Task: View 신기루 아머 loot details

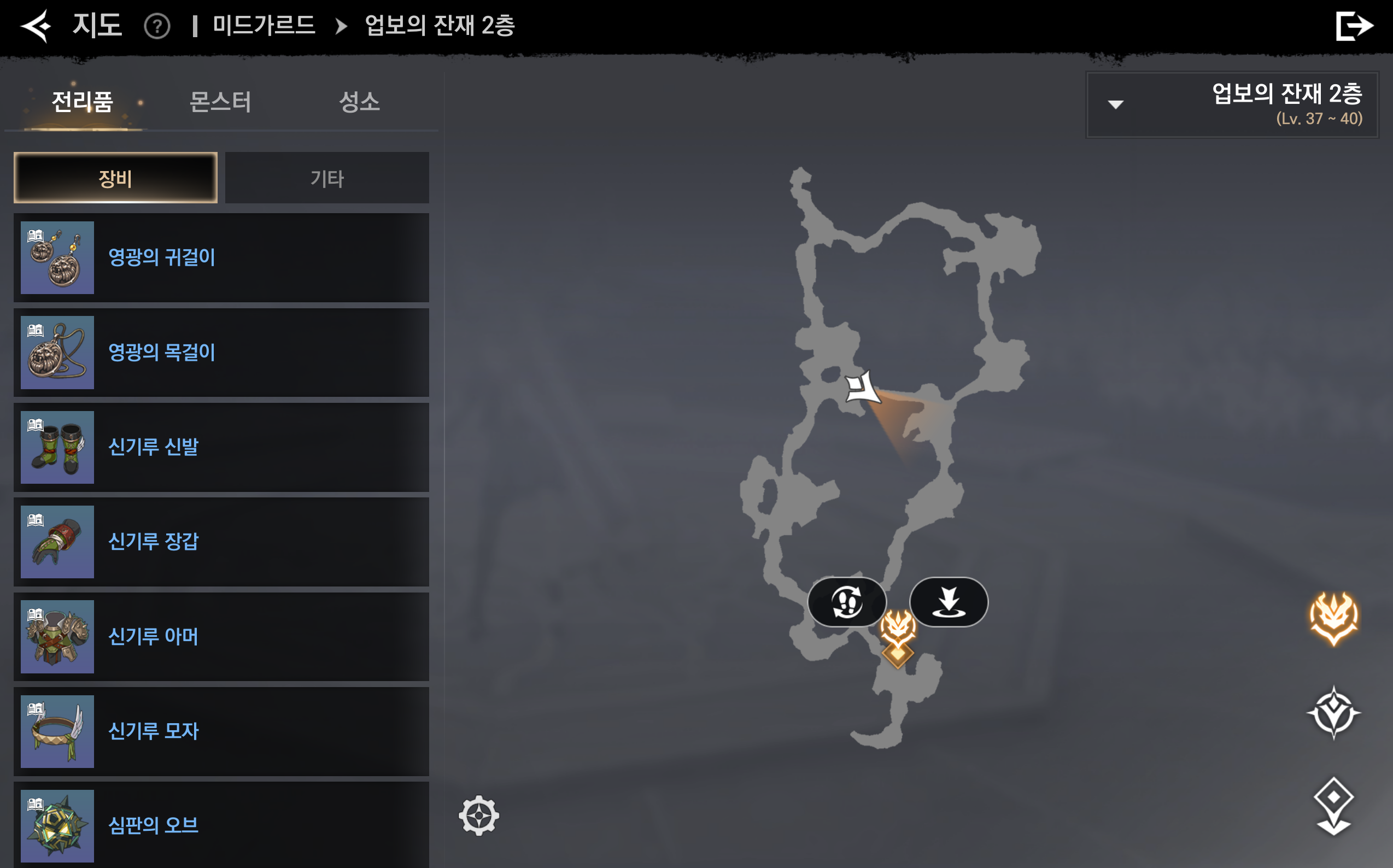Action: click(221, 637)
